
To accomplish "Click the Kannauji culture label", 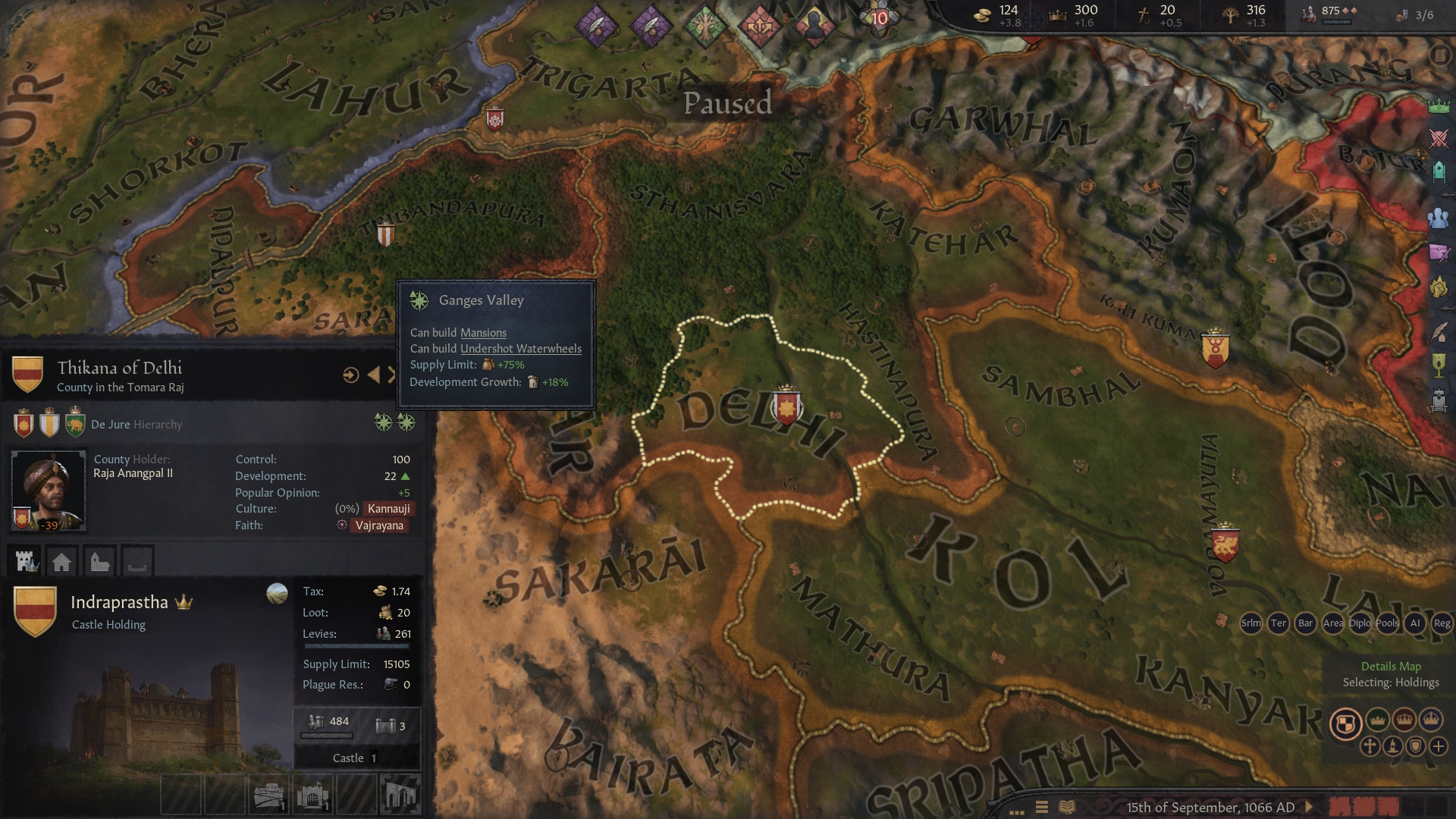I will (388, 509).
